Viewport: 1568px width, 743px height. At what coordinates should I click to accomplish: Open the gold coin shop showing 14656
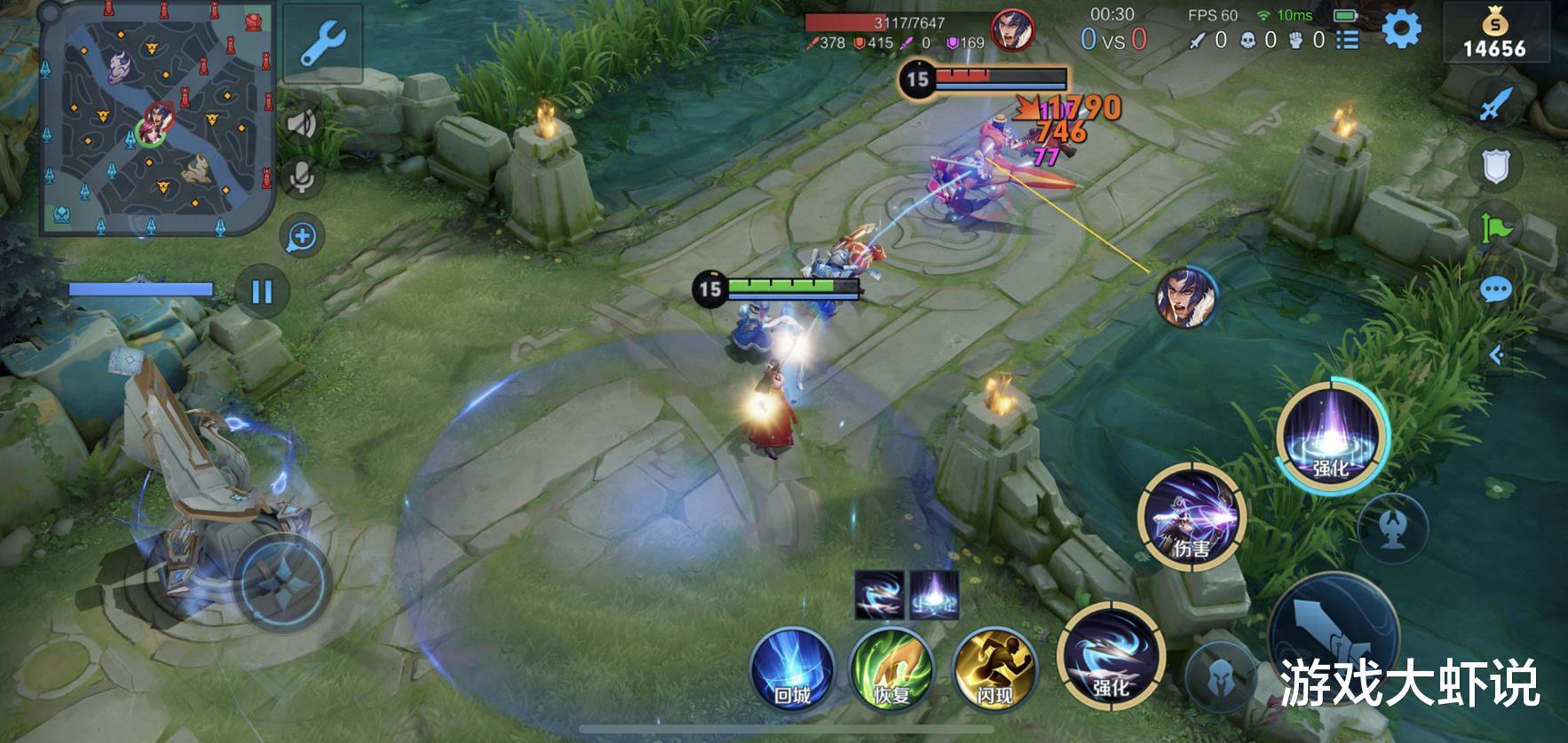pyautogui.click(x=1495, y=36)
